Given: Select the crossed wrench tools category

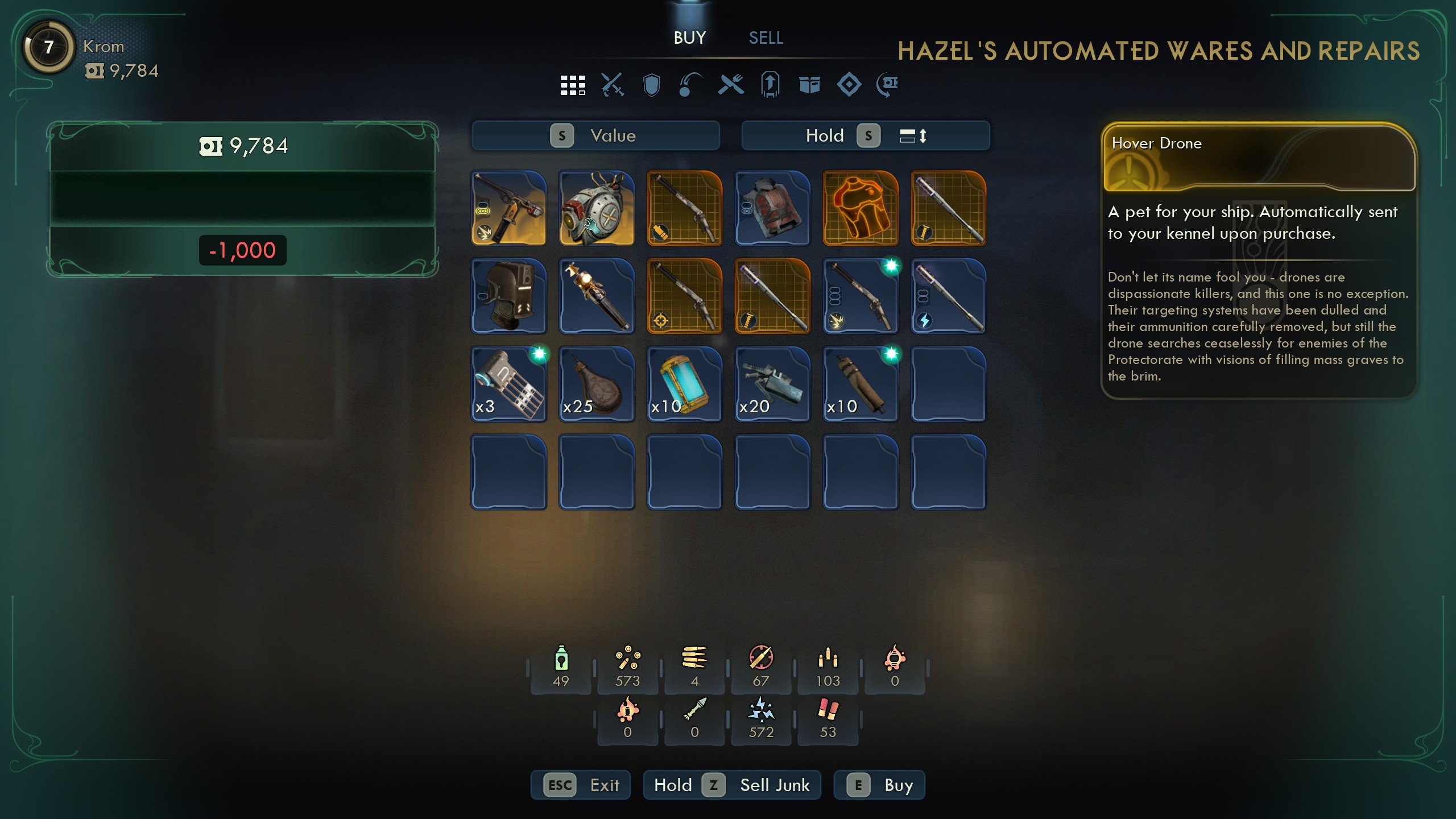Looking at the screenshot, I should click(x=731, y=85).
